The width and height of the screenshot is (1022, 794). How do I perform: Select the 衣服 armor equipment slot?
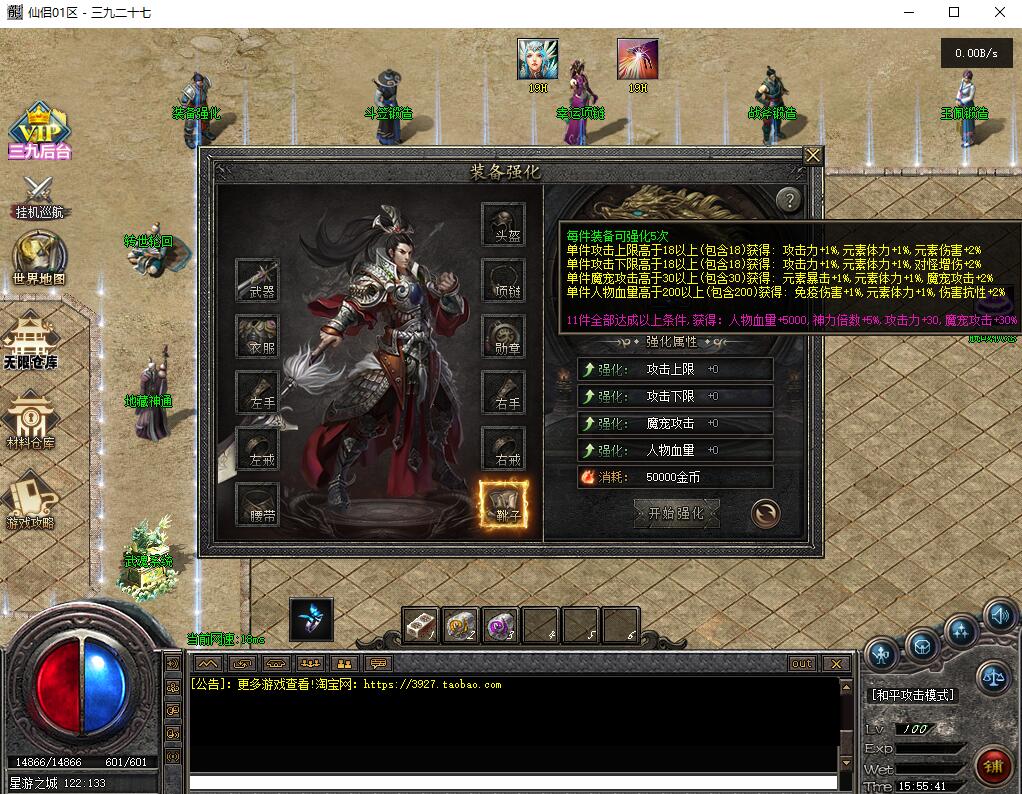[x=256, y=337]
